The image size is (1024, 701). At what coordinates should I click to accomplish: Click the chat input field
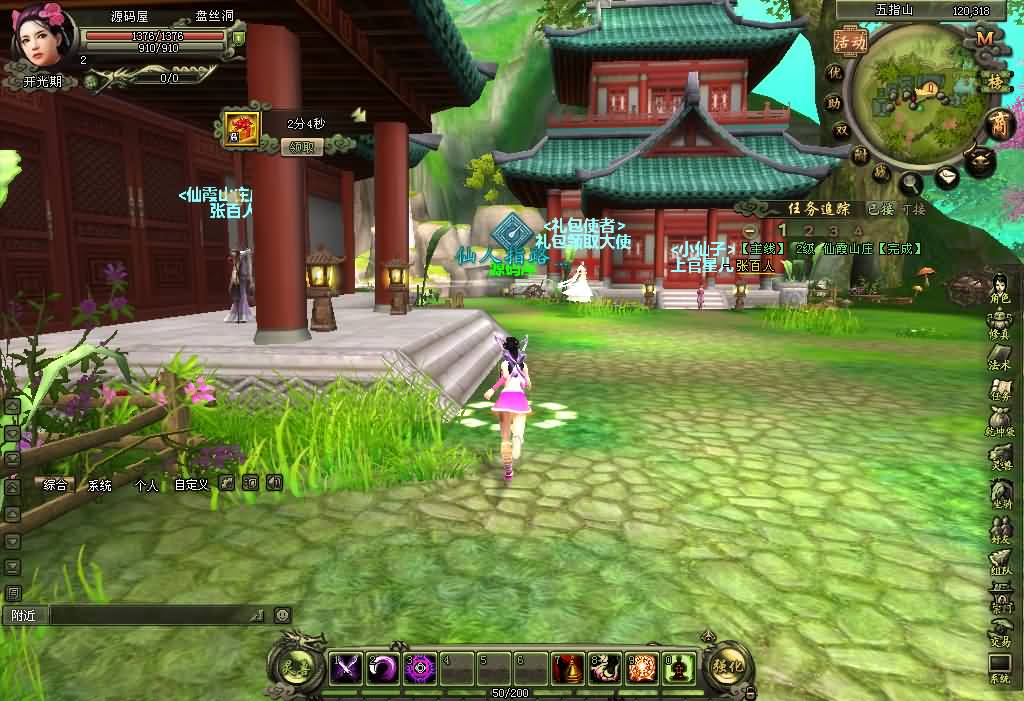(x=155, y=616)
